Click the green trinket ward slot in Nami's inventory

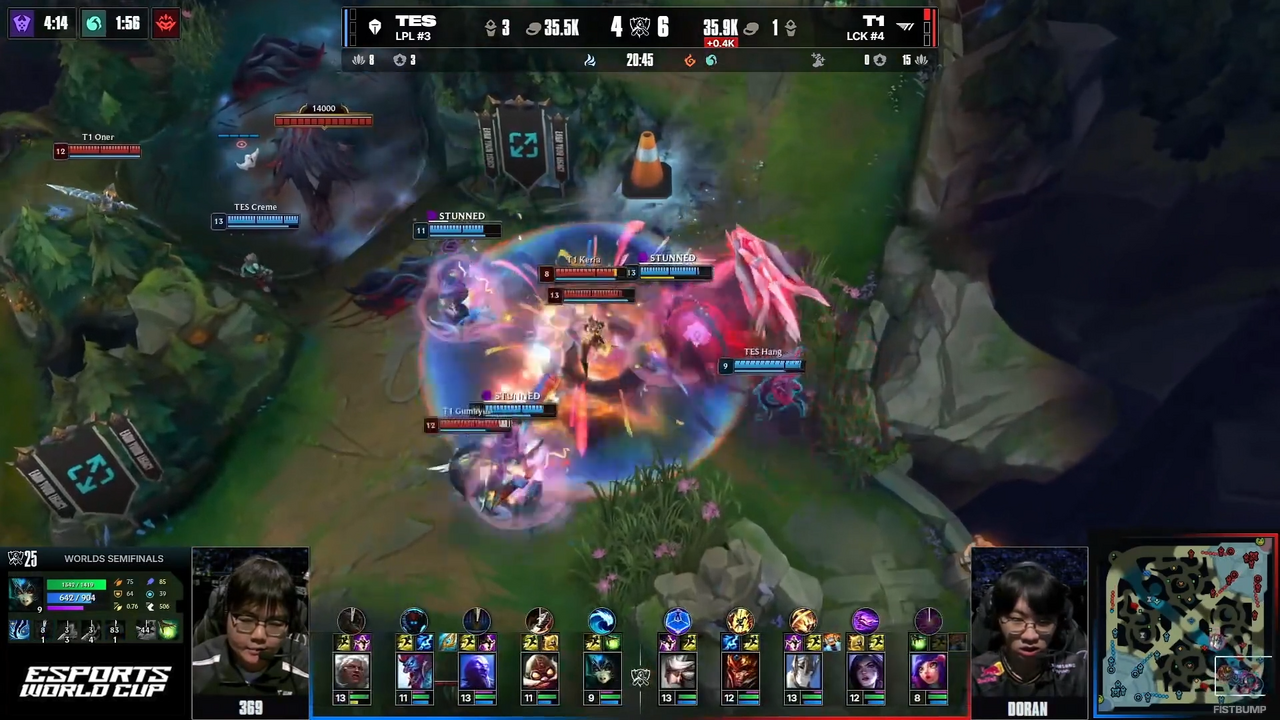(x=166, y=630)
